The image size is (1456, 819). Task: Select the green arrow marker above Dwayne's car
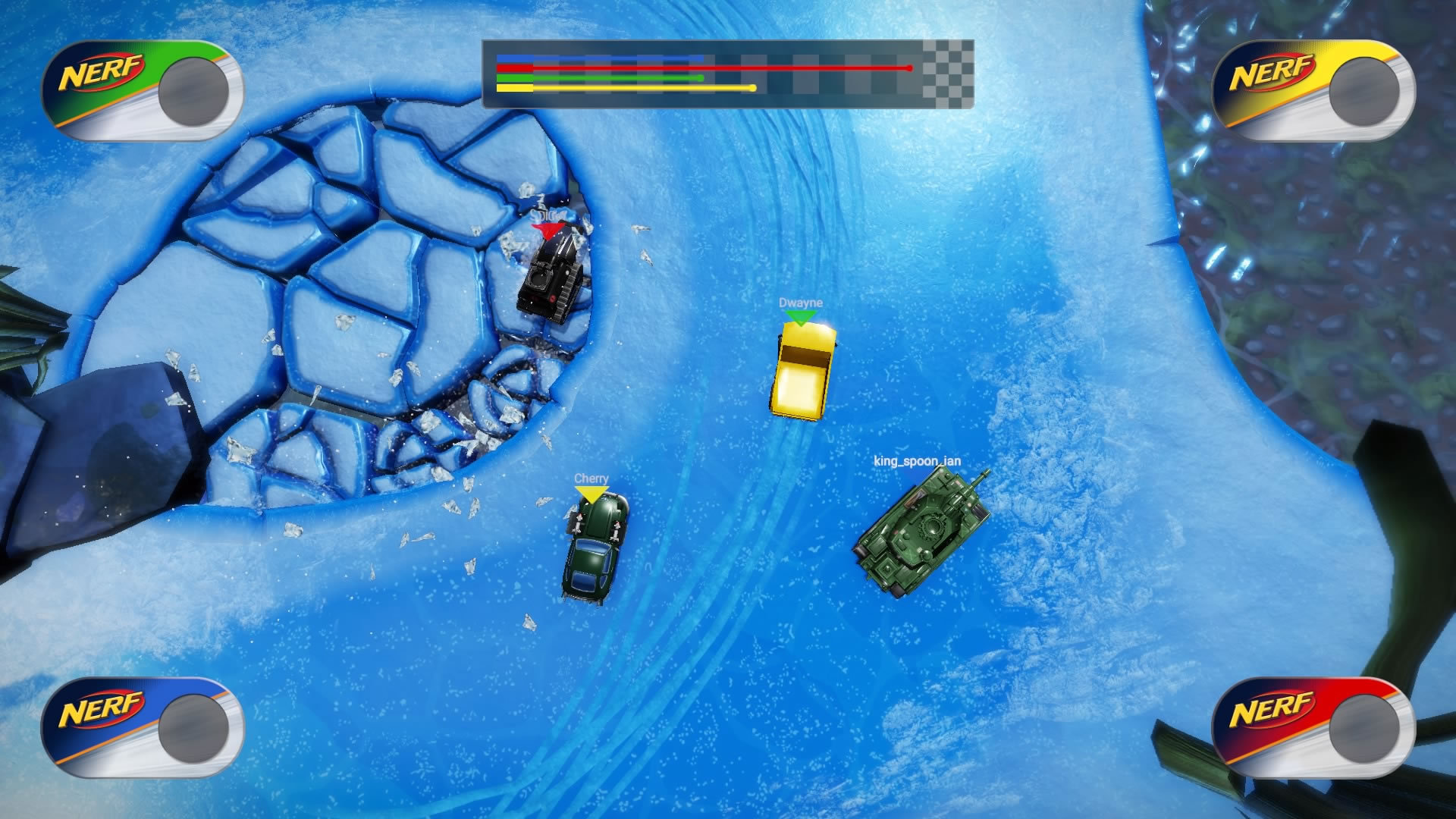(x=800, y=318)
